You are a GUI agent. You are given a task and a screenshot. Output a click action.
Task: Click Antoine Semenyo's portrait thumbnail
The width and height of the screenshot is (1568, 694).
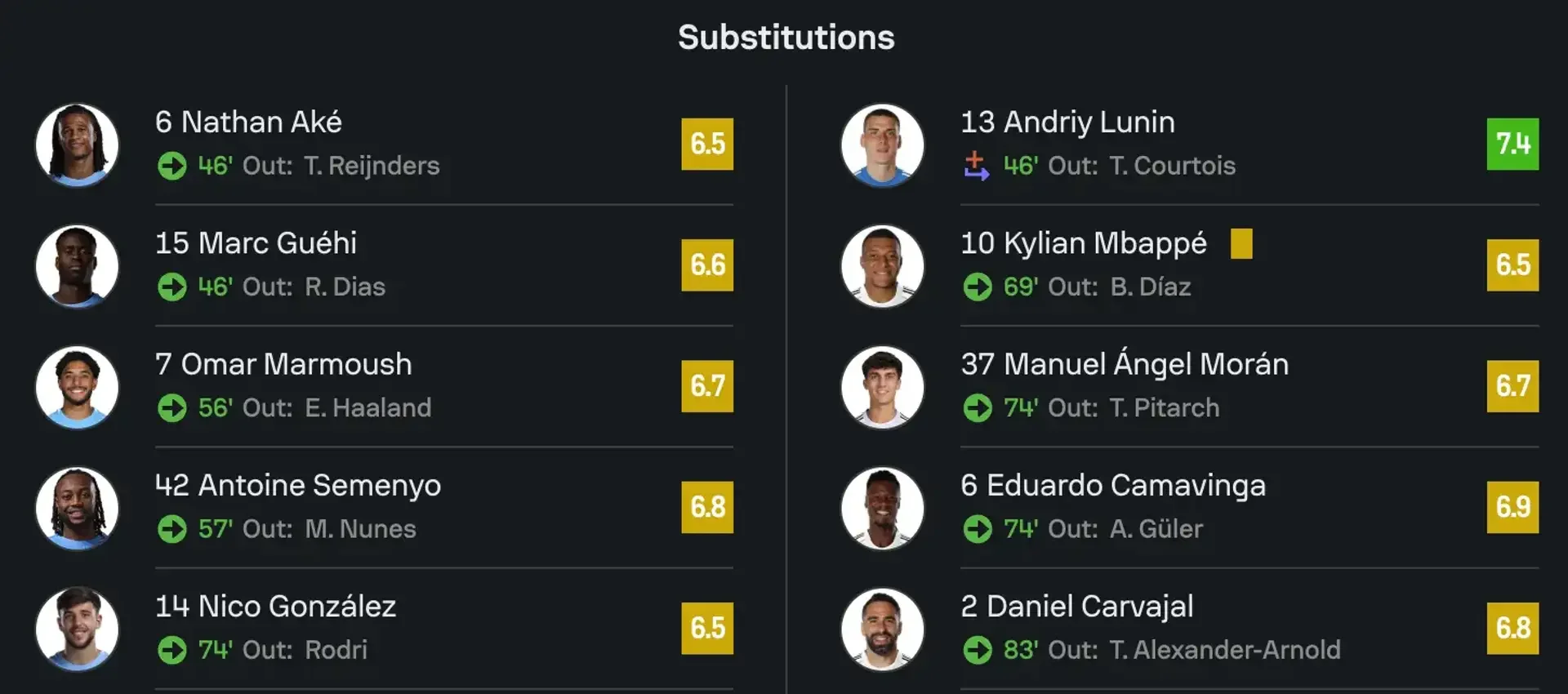[x=77, y=508]
